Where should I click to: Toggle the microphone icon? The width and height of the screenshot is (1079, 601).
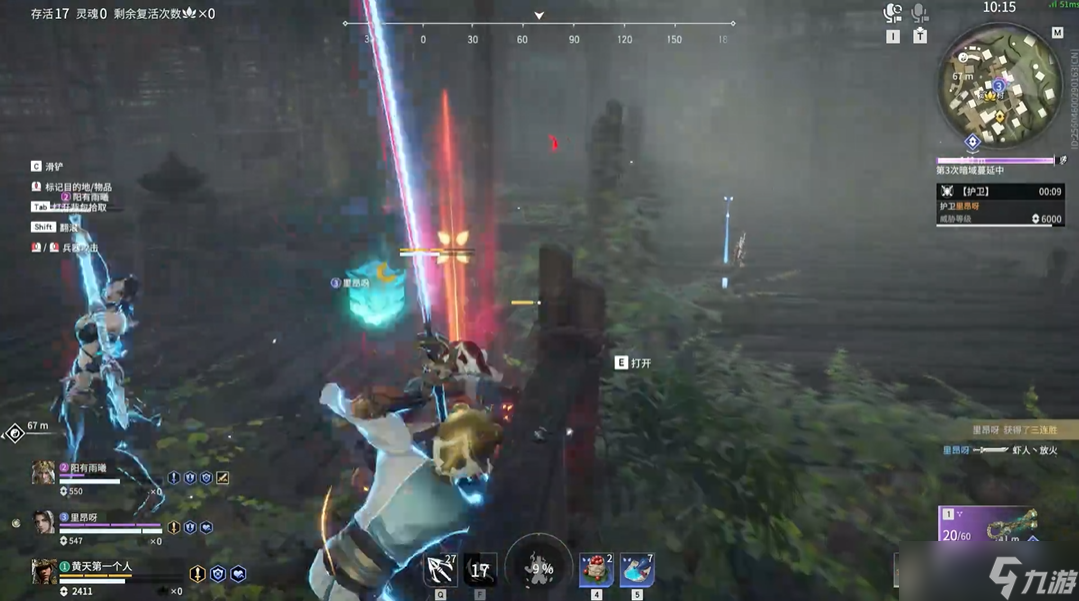920,13
